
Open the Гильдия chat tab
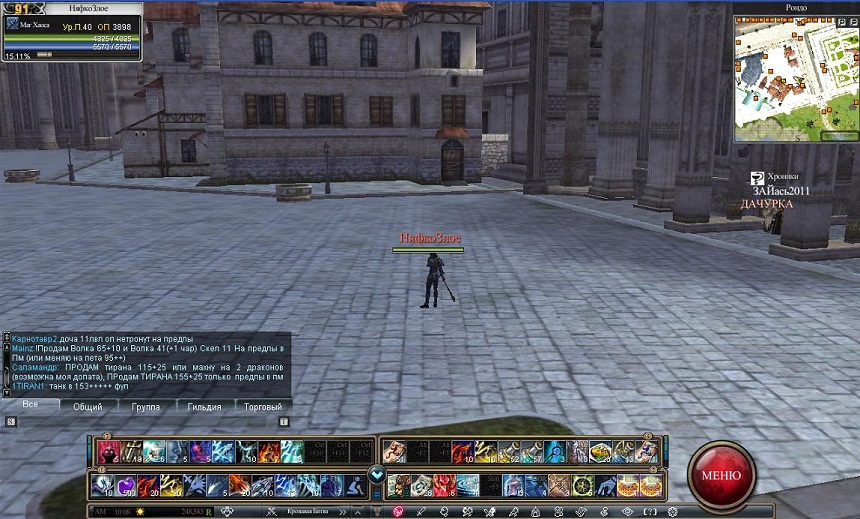205,407
